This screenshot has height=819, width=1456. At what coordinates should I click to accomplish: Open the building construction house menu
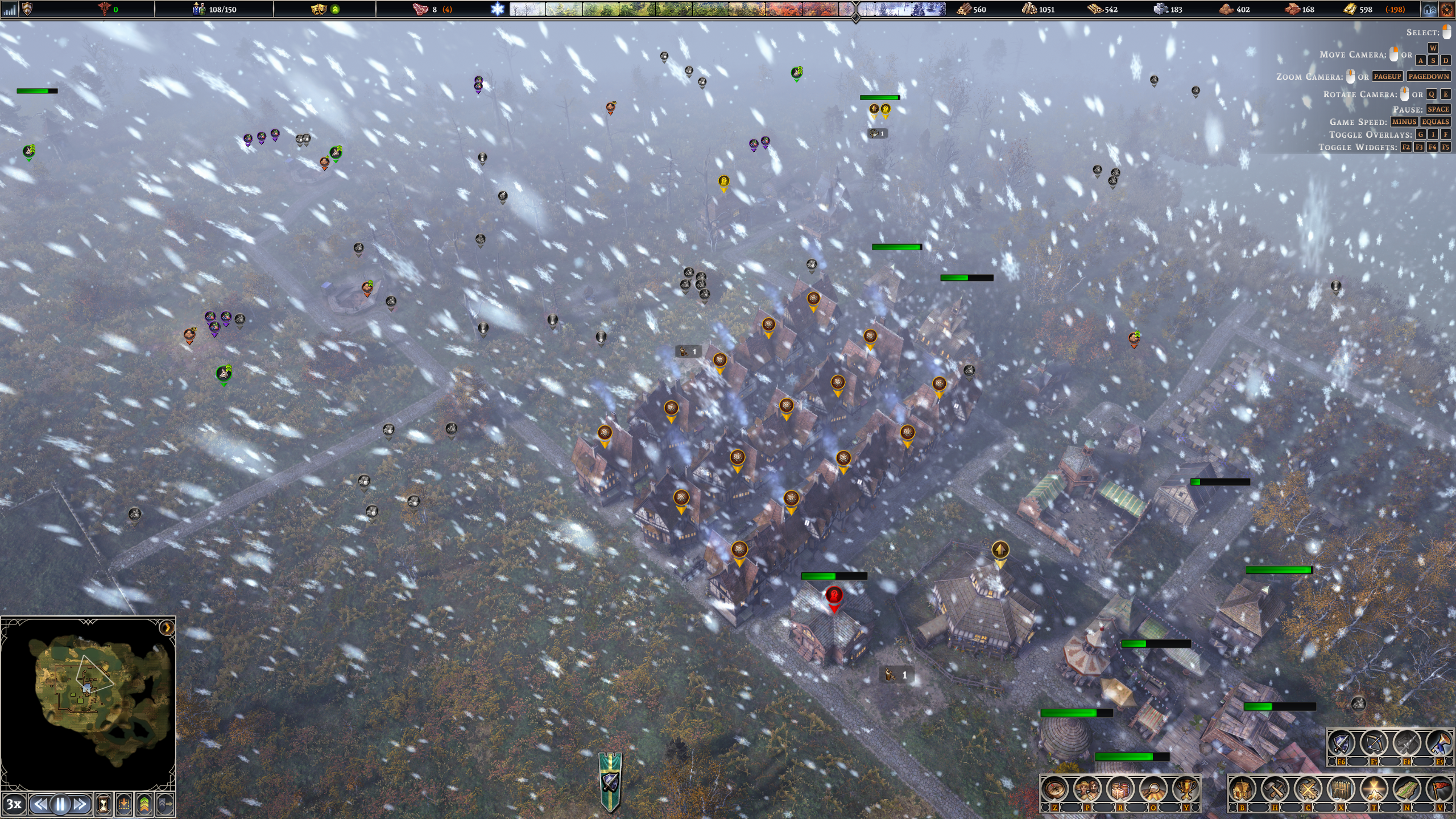pyautogui.click(x=1242, y=789)
